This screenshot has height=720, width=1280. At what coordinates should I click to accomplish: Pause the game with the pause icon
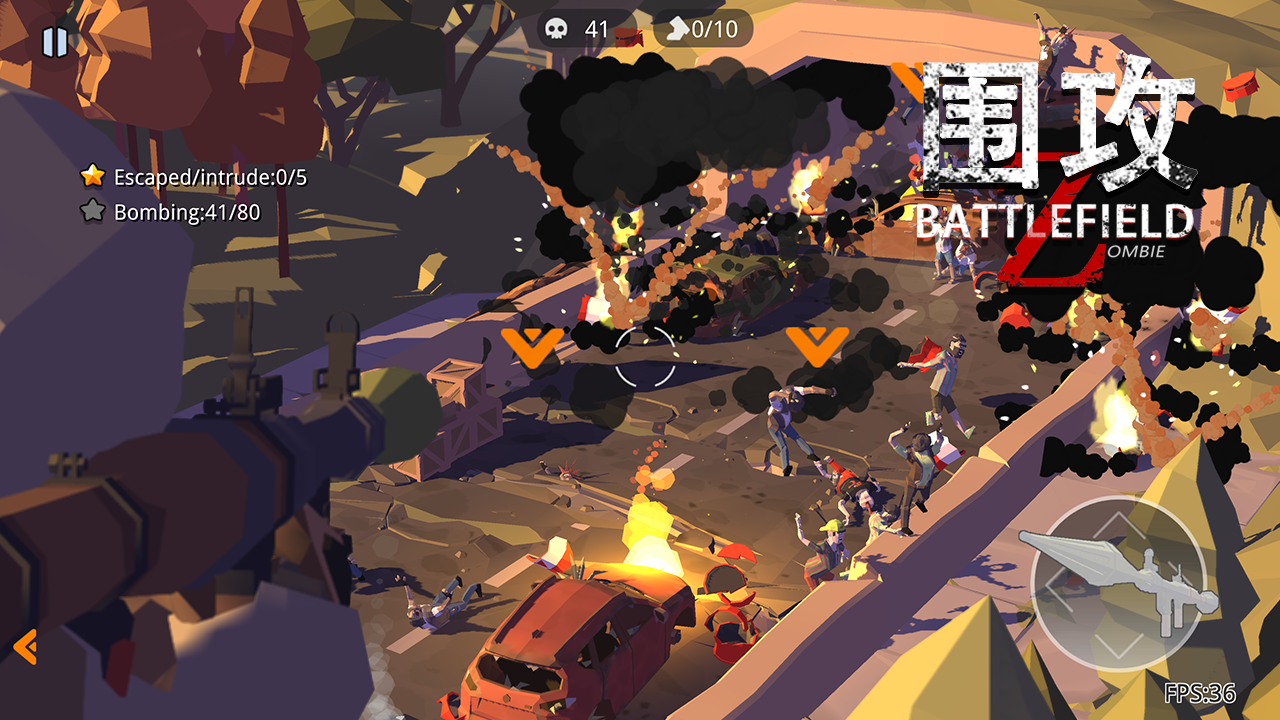tap(55, 42)
